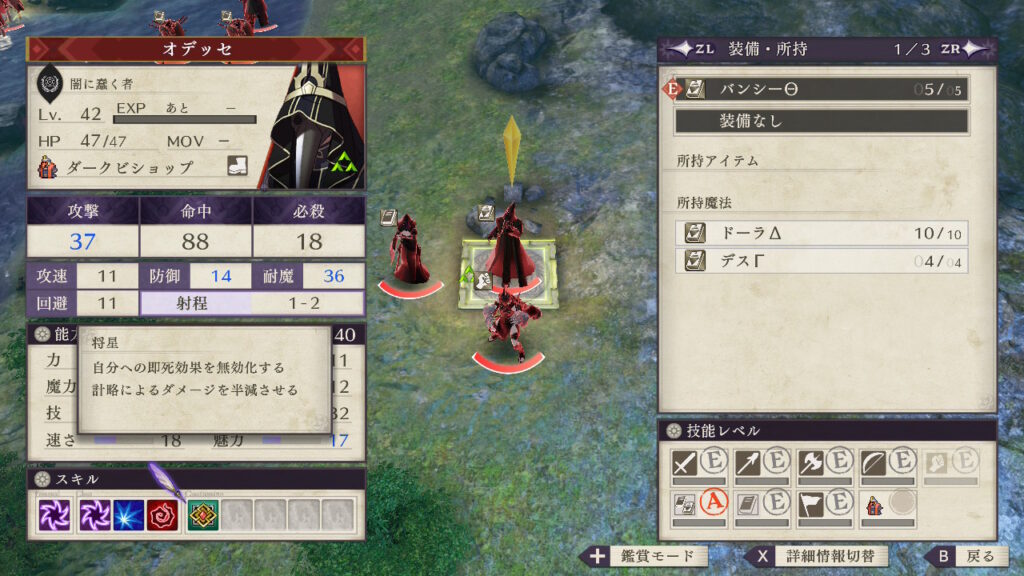Select the blue starburst skill icon
1024x576 pixels.
128,515
